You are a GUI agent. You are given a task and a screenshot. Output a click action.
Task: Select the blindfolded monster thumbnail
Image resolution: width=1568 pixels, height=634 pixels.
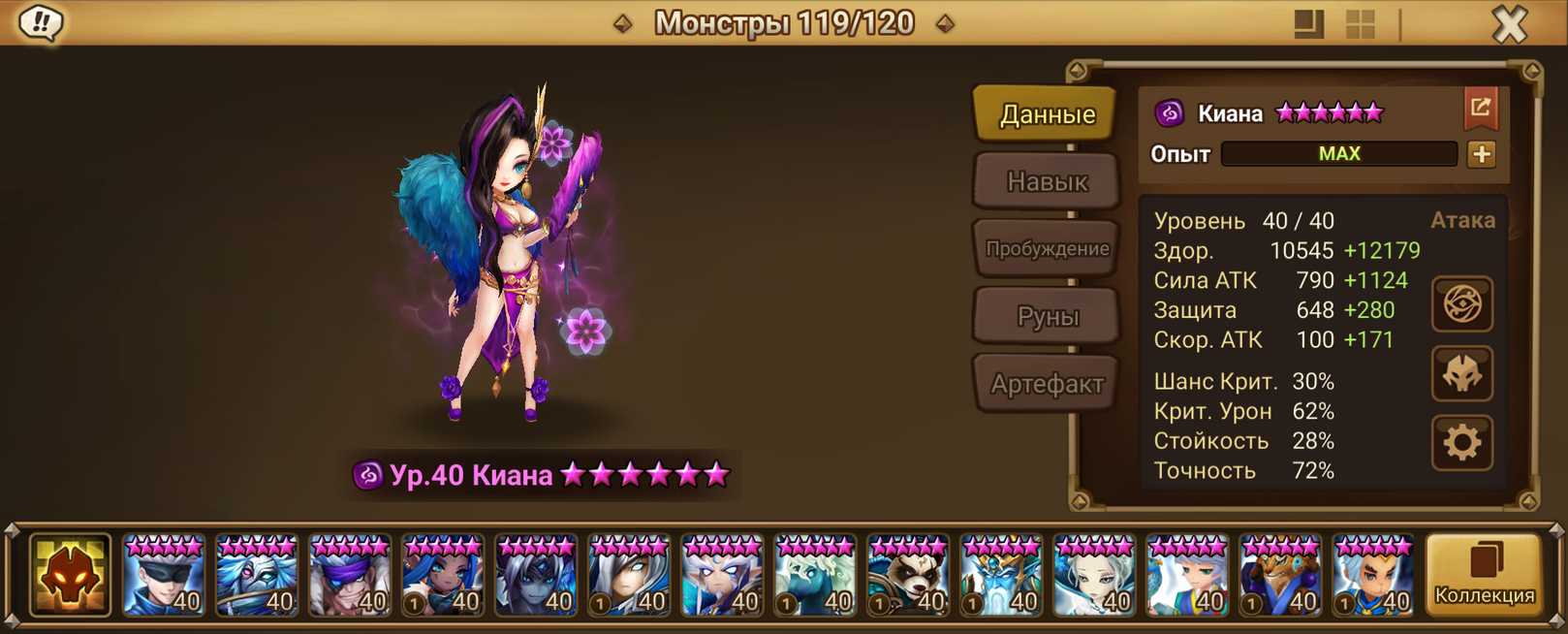(164, 576)
